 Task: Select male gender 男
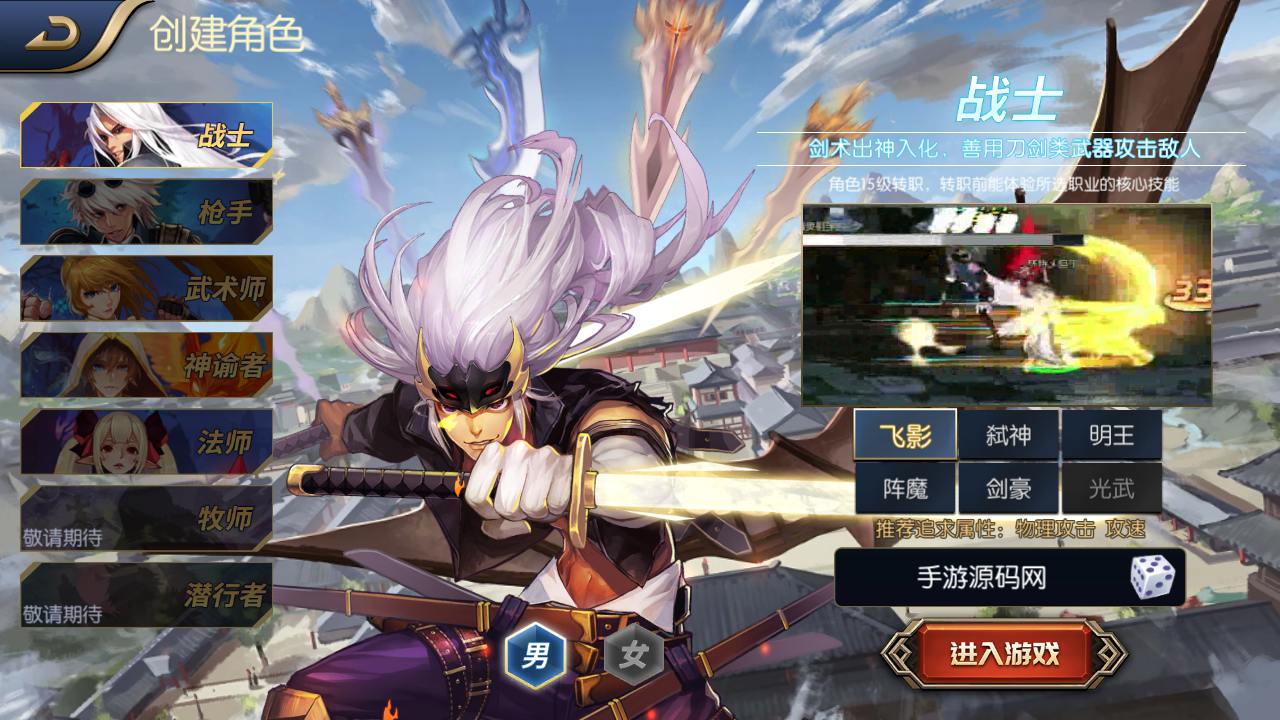536,656
